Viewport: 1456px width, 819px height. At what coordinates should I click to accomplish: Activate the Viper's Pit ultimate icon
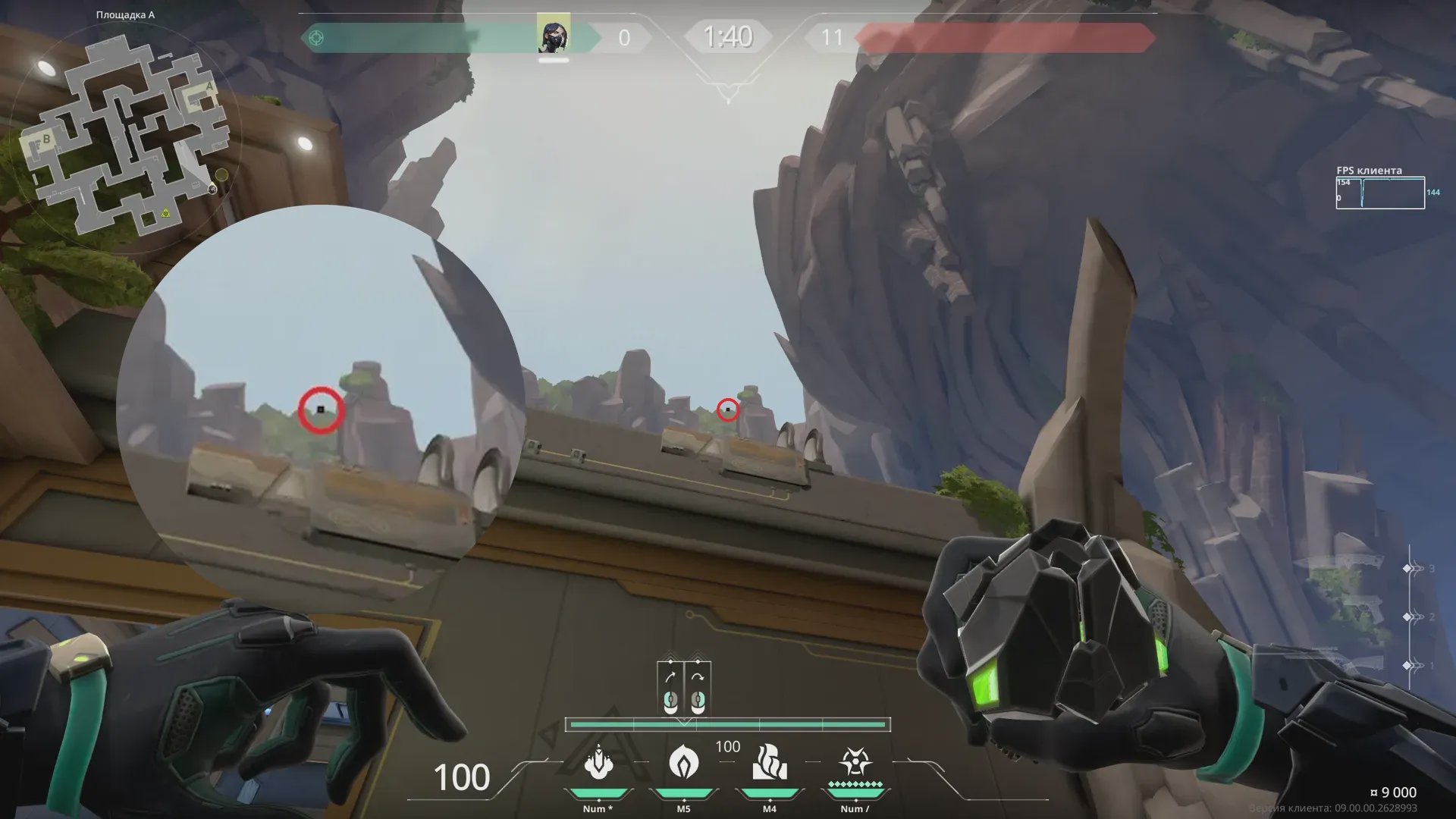click(x=855, y=762)
